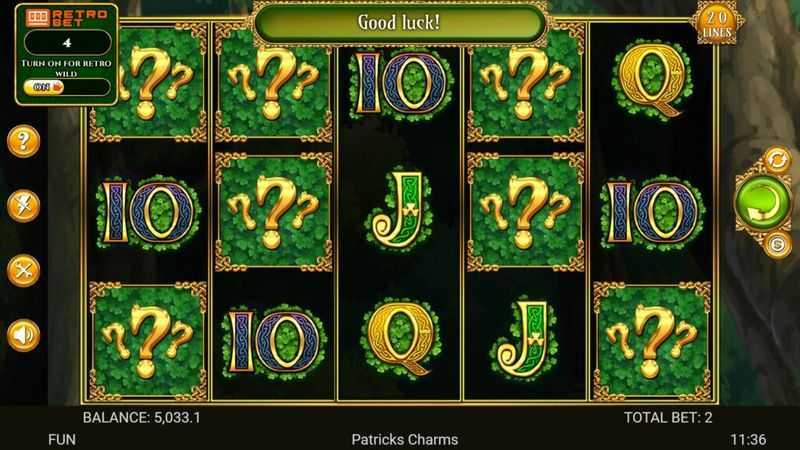Spin the reels with the green button
This screenshot has height=450, width=800.
[761, 200]
